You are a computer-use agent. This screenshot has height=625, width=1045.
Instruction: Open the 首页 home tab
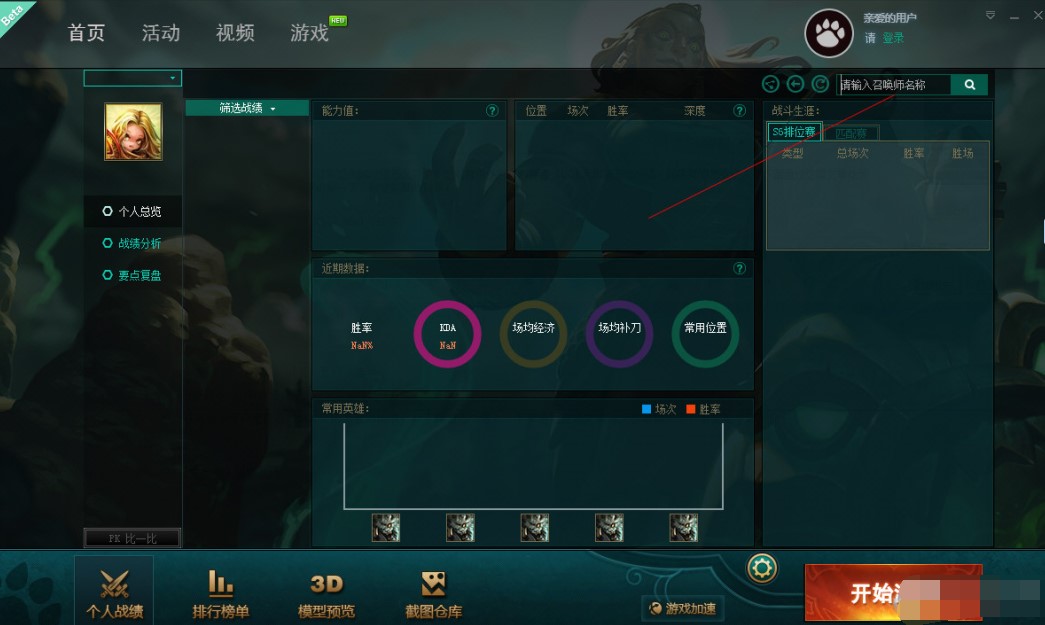pos(86,33)
